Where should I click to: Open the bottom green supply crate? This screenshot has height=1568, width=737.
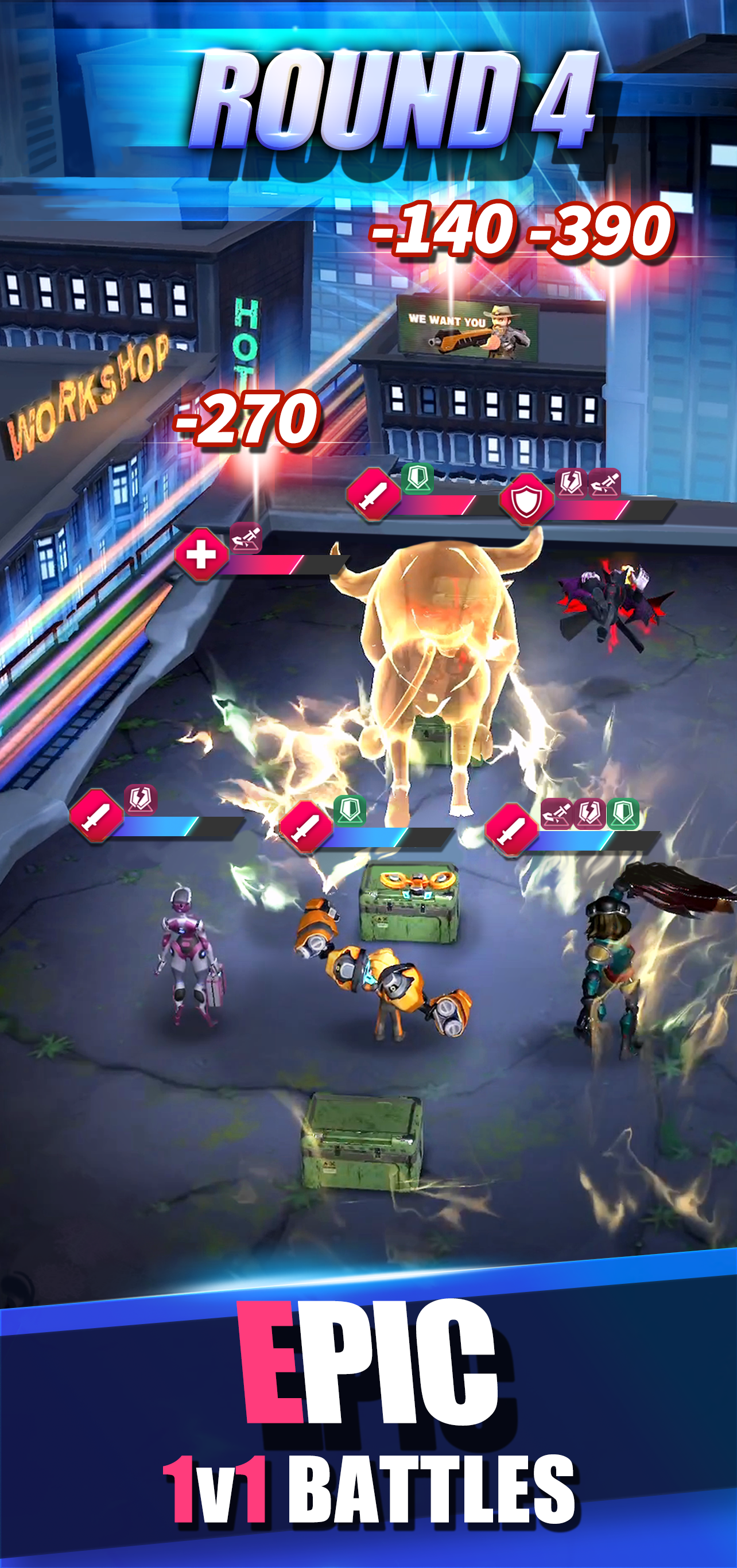[365, 1156]
